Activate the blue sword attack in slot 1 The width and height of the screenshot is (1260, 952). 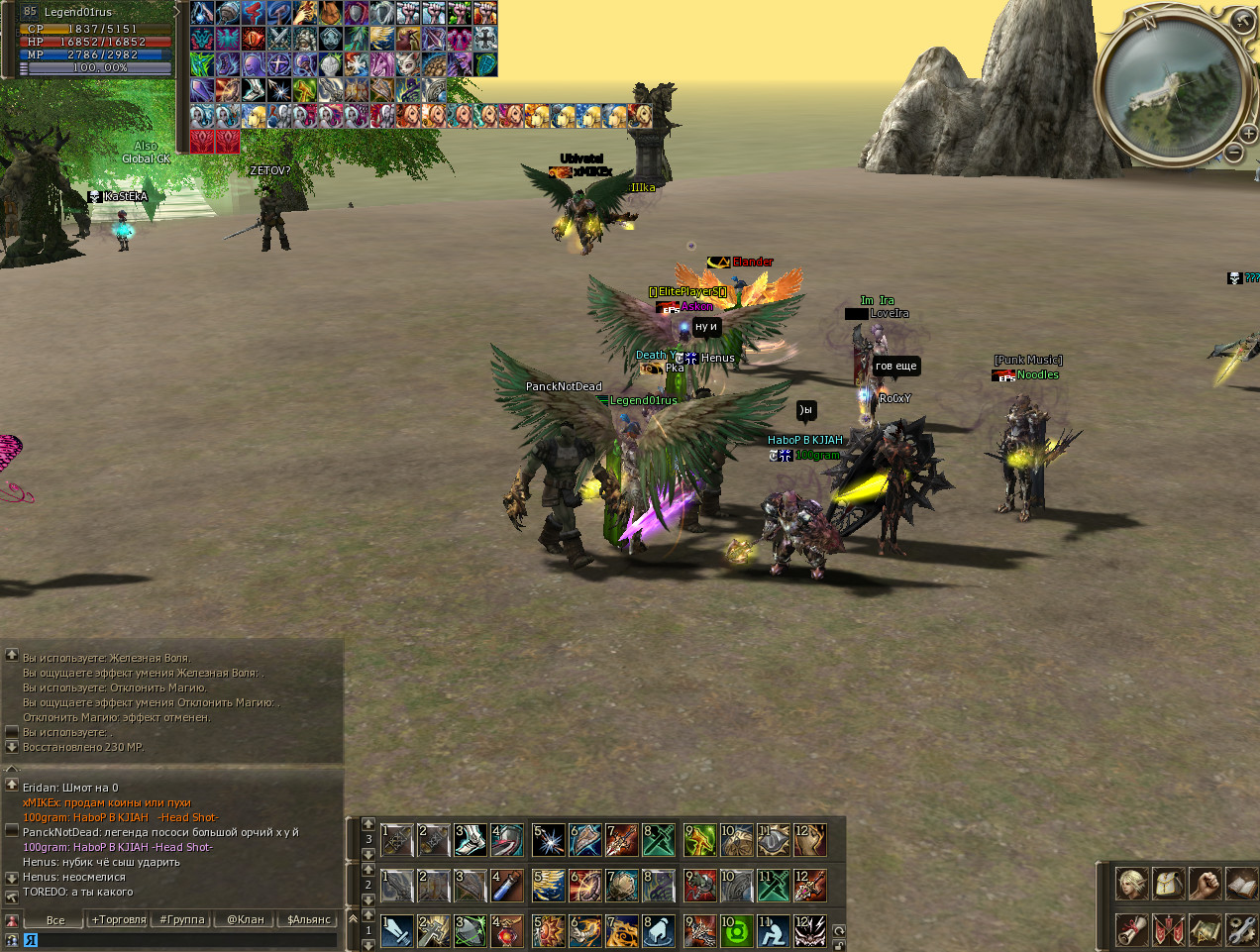396,931
